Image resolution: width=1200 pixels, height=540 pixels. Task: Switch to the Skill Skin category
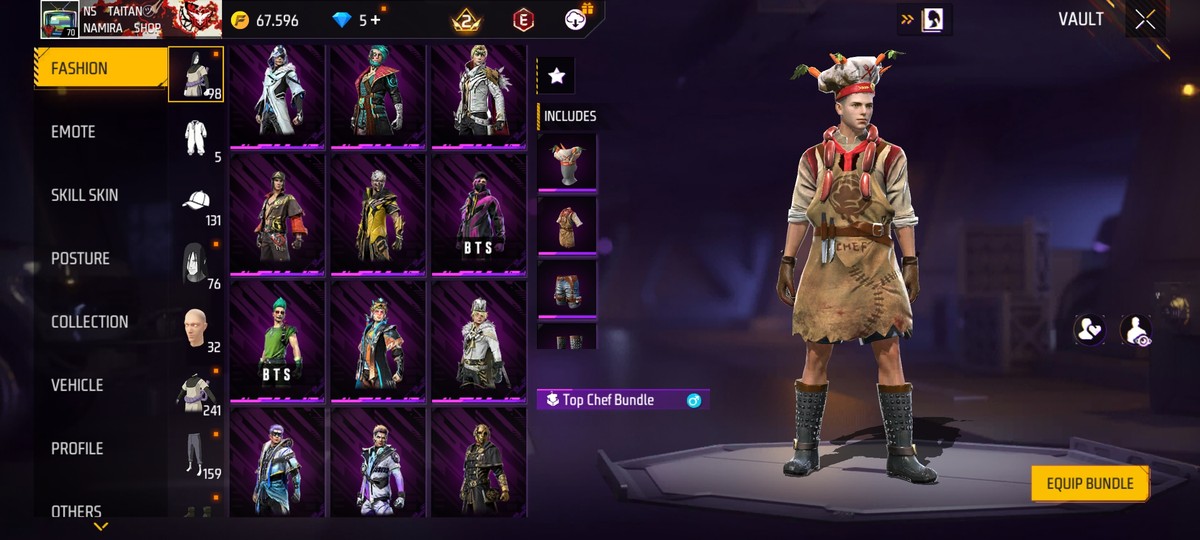tap(85, 195)
